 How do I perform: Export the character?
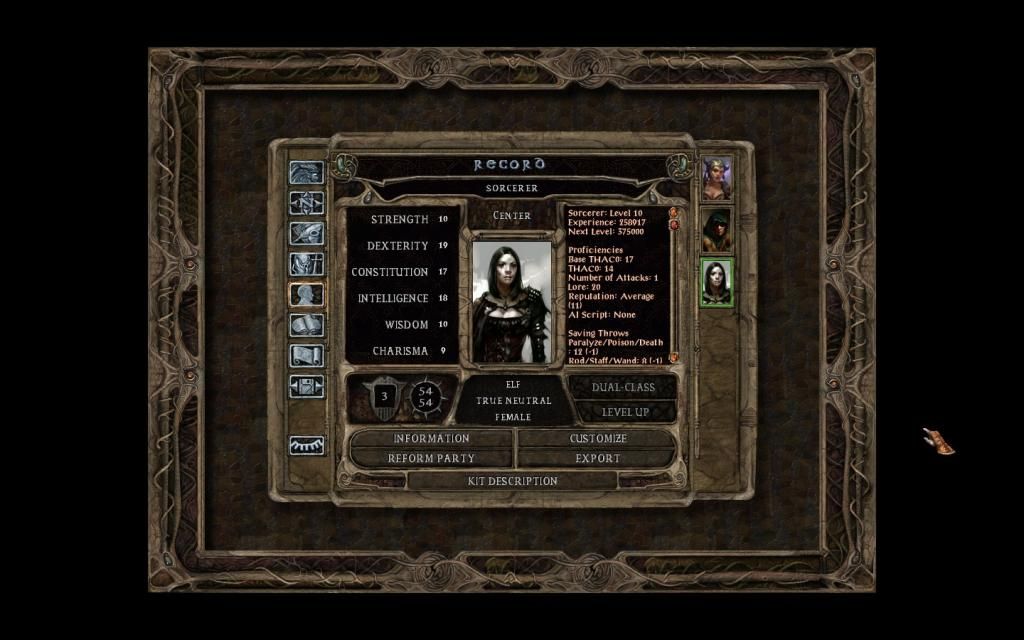click(598, 458)
